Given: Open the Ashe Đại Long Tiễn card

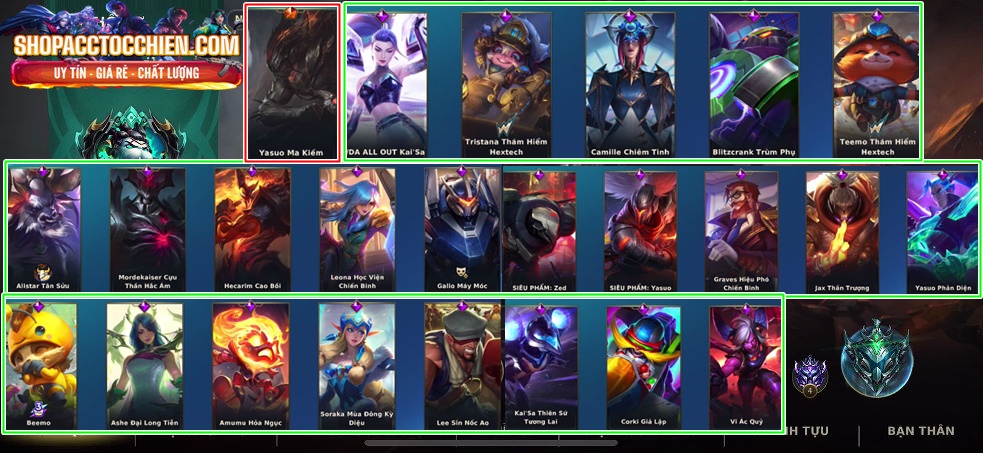Looking at the screenshot, I should (145, 365).
